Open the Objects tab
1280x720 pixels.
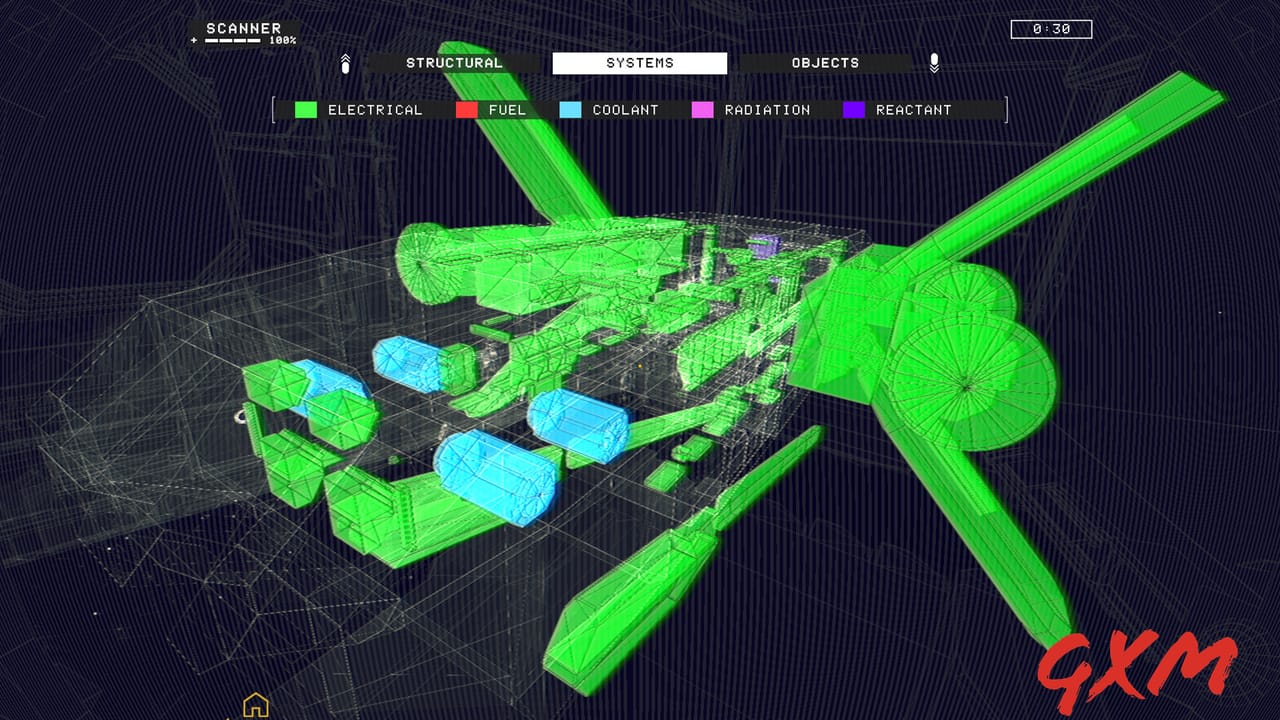click(826, 62)
